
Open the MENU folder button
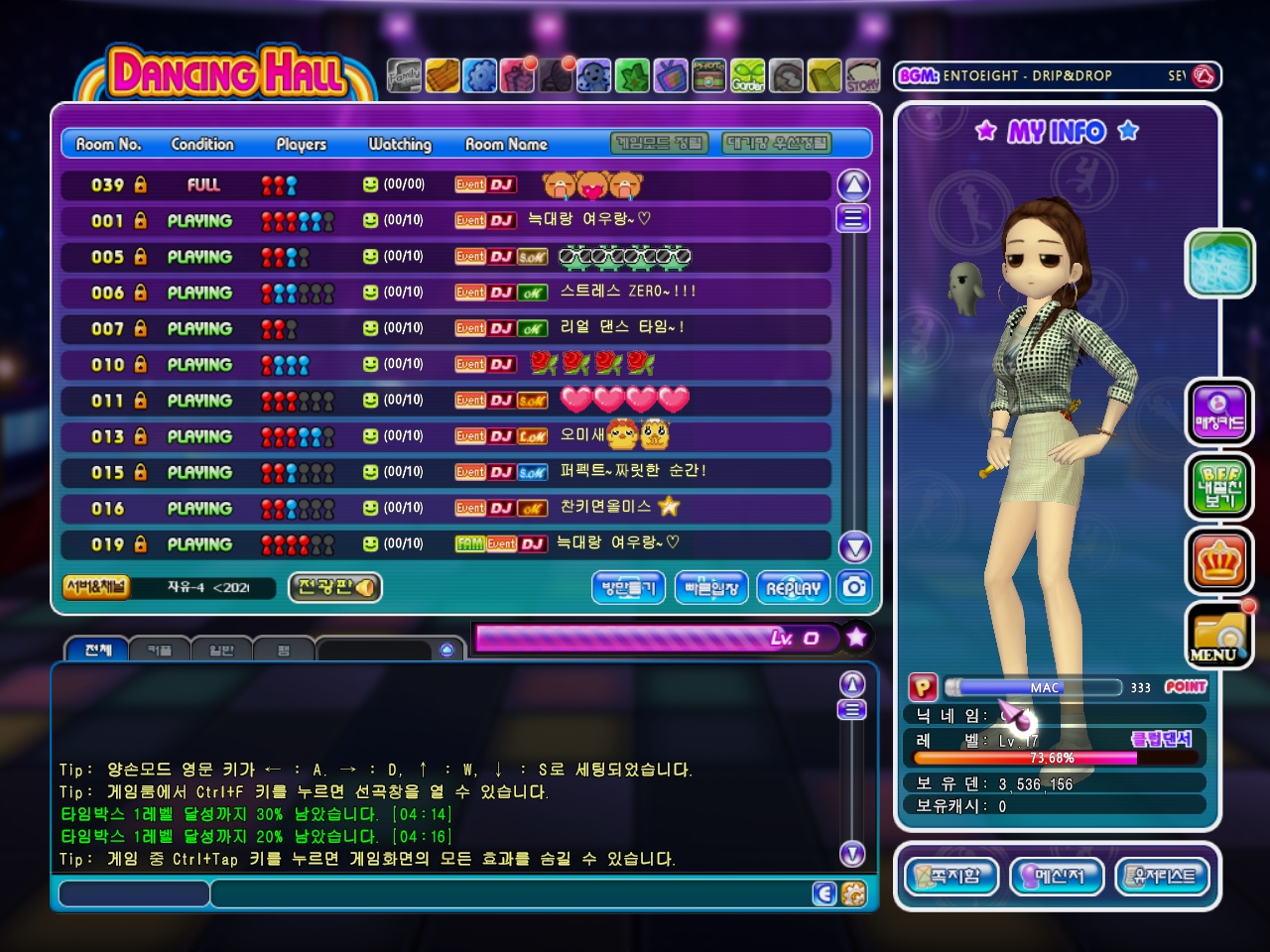click(1218, 636)
